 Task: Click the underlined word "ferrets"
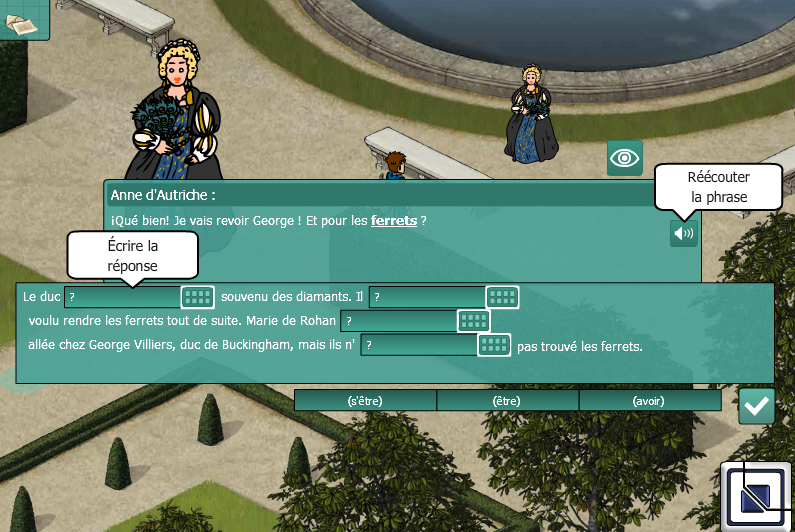[x=394, y=221]
